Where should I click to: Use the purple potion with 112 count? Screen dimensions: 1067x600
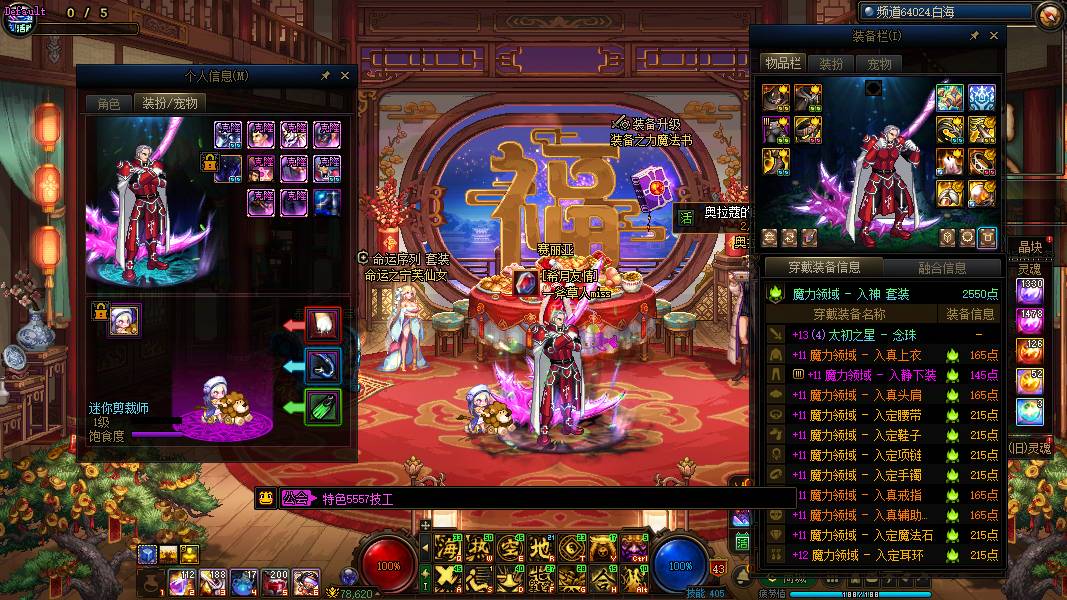(x=182, y=580)
